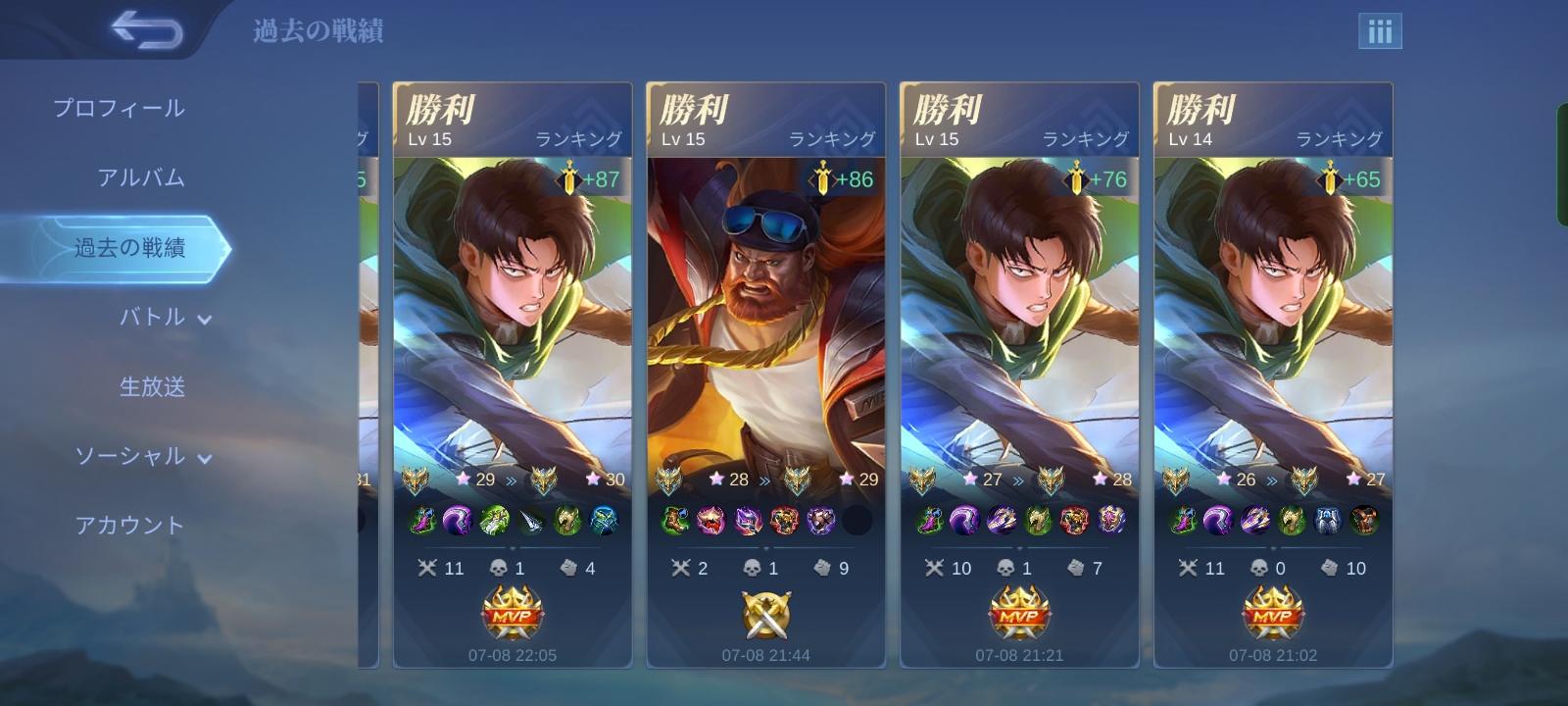Expand the バトル menu chevron

click(x=204, y=318)
